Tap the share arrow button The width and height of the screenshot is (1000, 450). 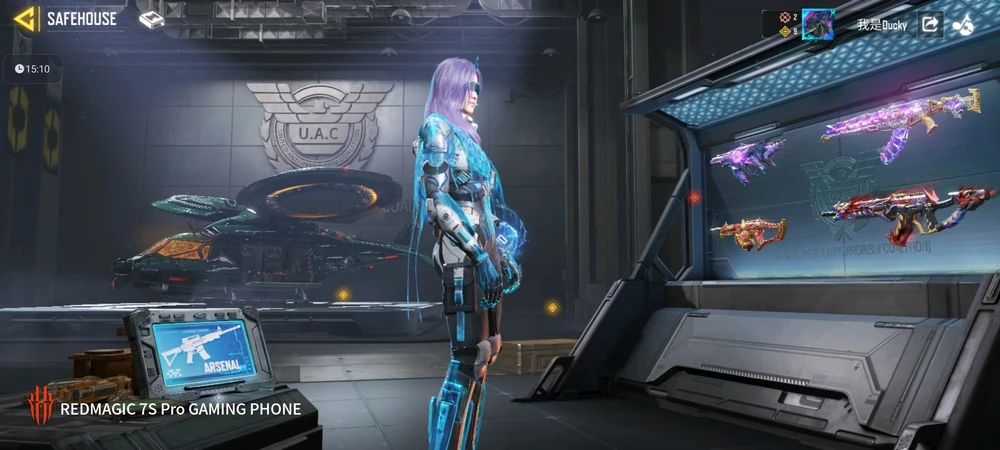pos(930,24)
